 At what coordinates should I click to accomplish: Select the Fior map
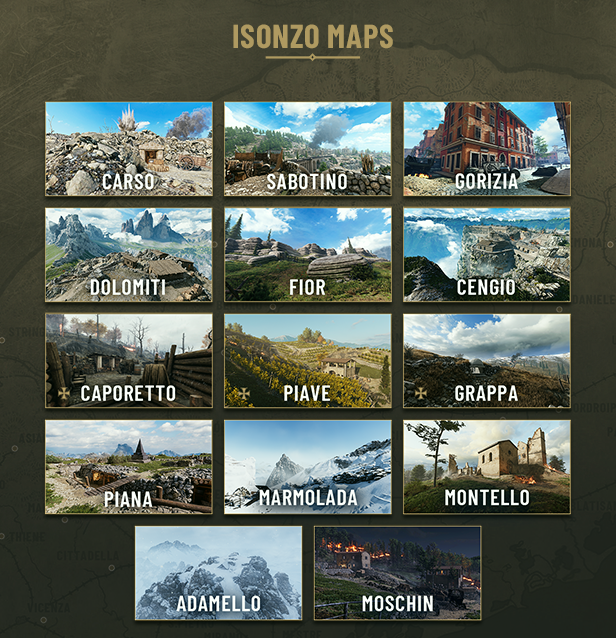[x=307, y=255]
